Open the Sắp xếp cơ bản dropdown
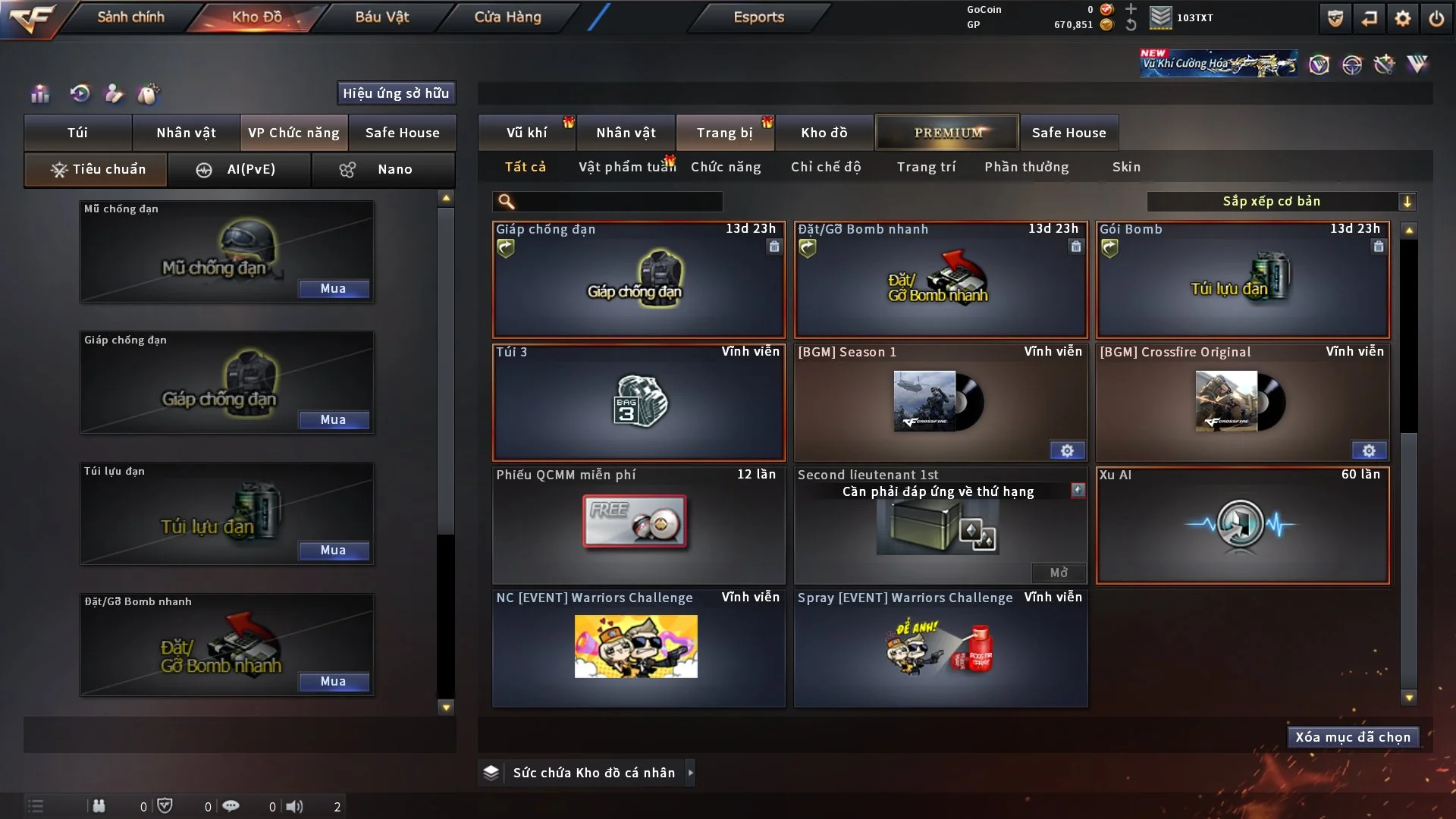 pos(1281,202)
